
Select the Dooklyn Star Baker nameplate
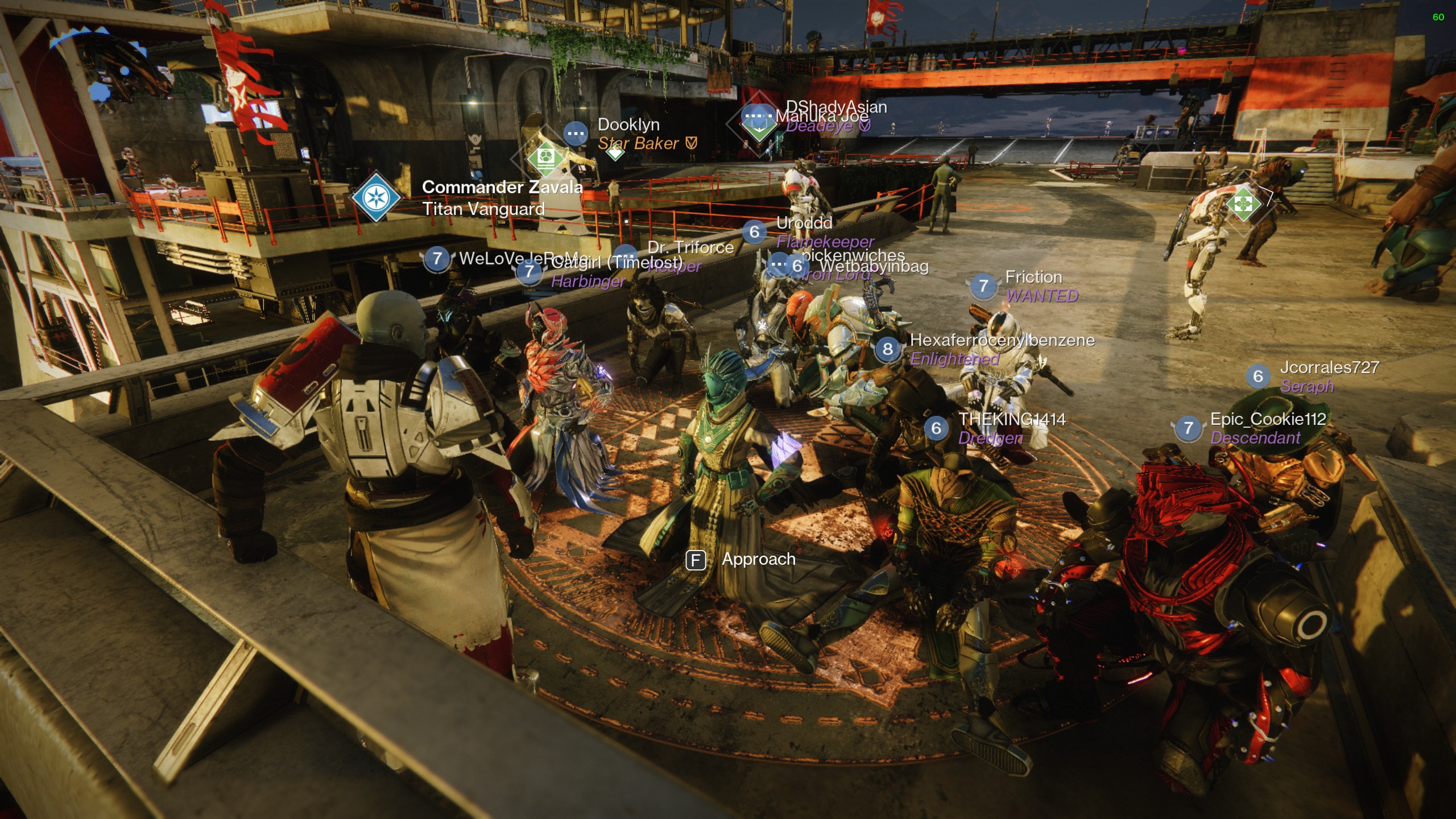(x=637, y=134)
